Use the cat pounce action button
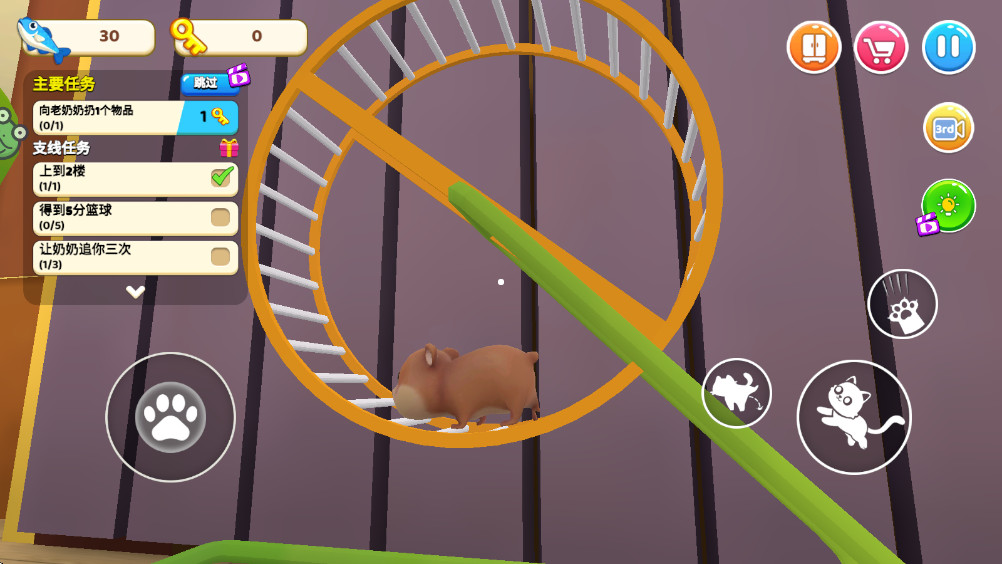This screenshot has height=564, width=1002. point(736,393)
